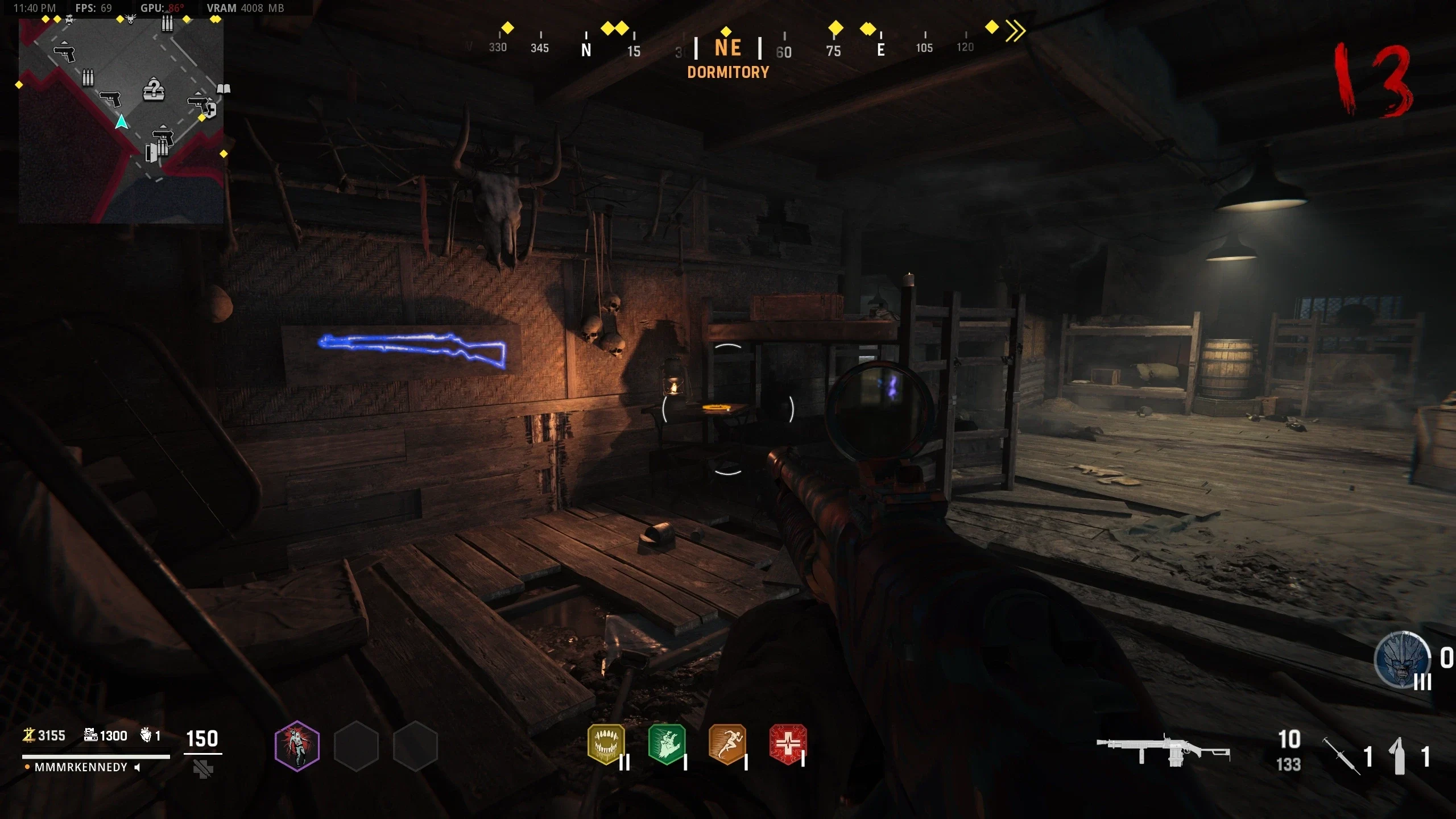The width and height of the screenshot is (1456, 819).
Task: Click the orange running man perk icon
Action: [727, 744]
